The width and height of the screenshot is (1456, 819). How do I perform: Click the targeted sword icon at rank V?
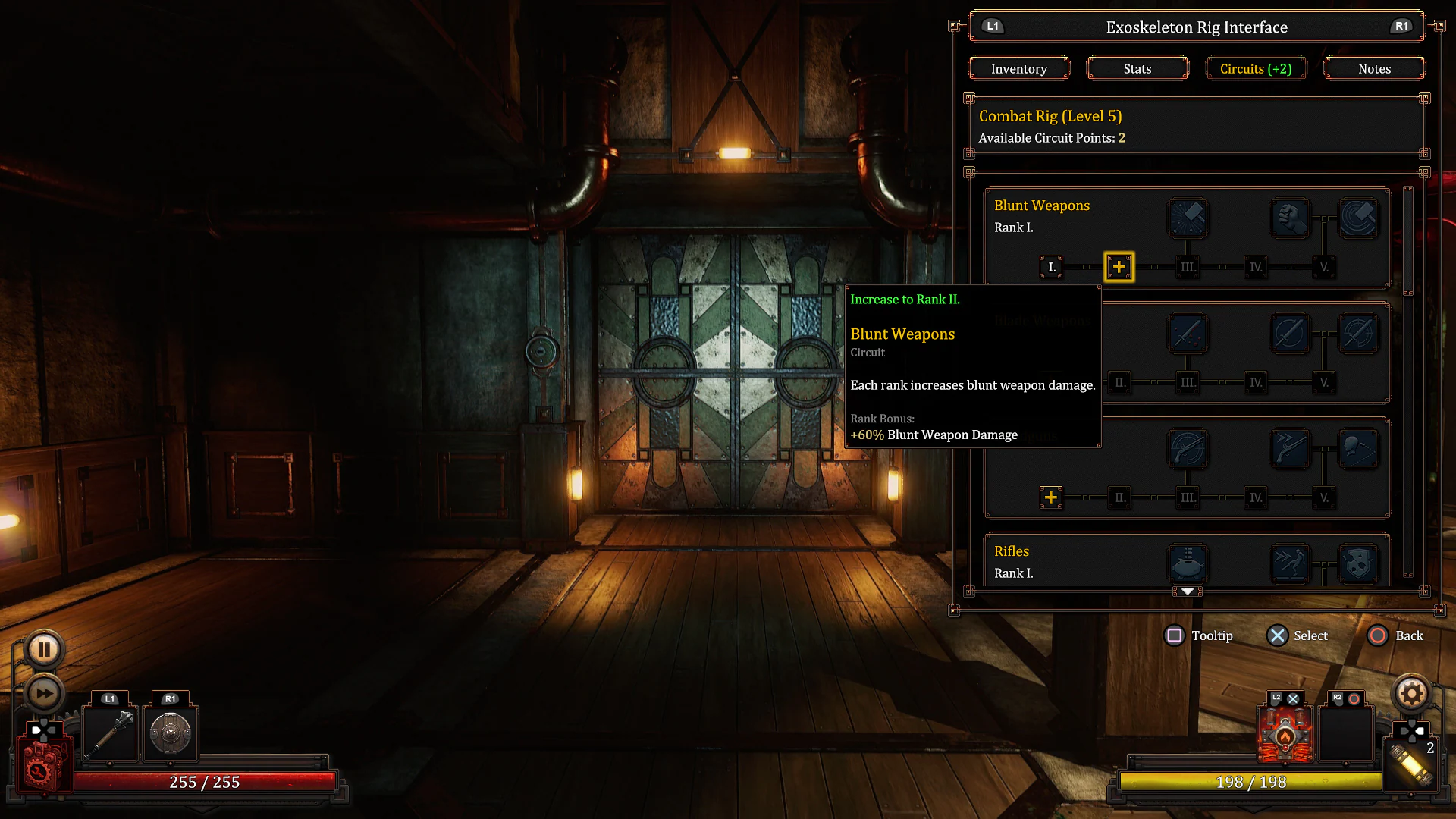[x=1358, y=334]
